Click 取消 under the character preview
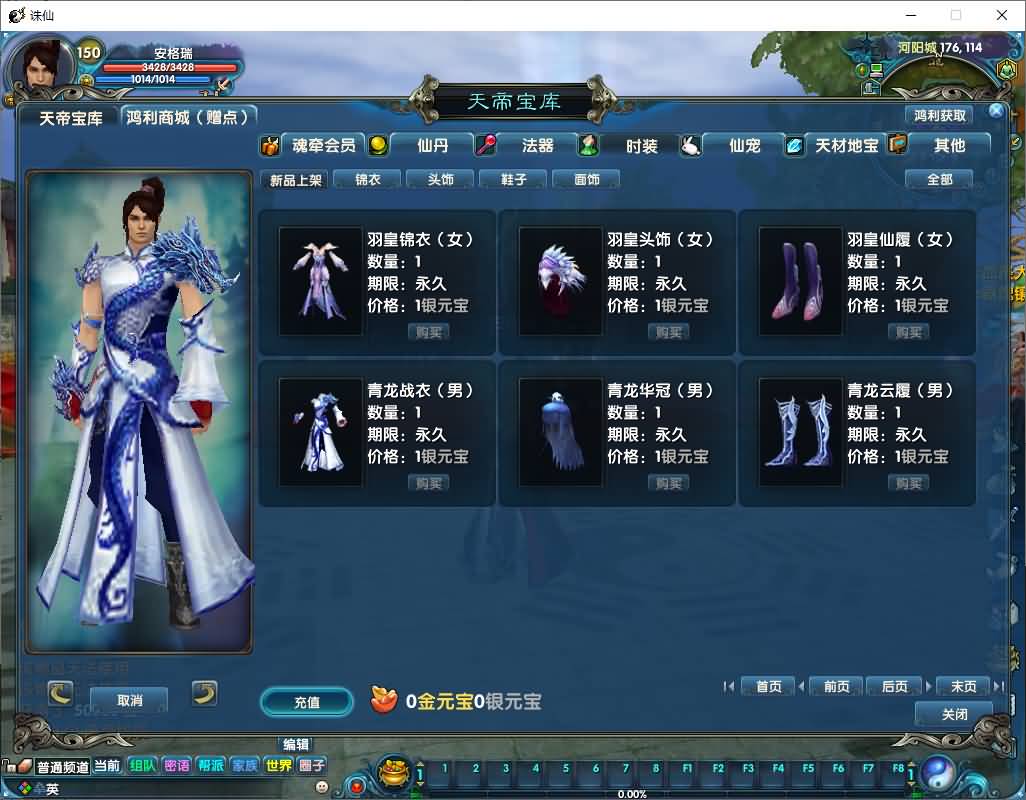Screen dimensions: 1026x800 [129, 700]
